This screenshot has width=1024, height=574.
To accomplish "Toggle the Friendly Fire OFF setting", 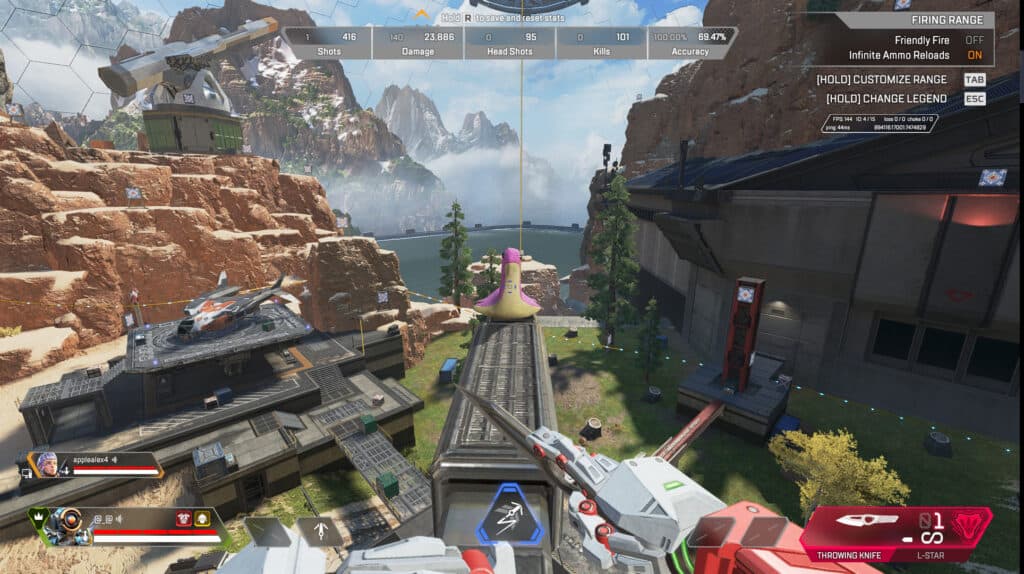I will [974, 39].
